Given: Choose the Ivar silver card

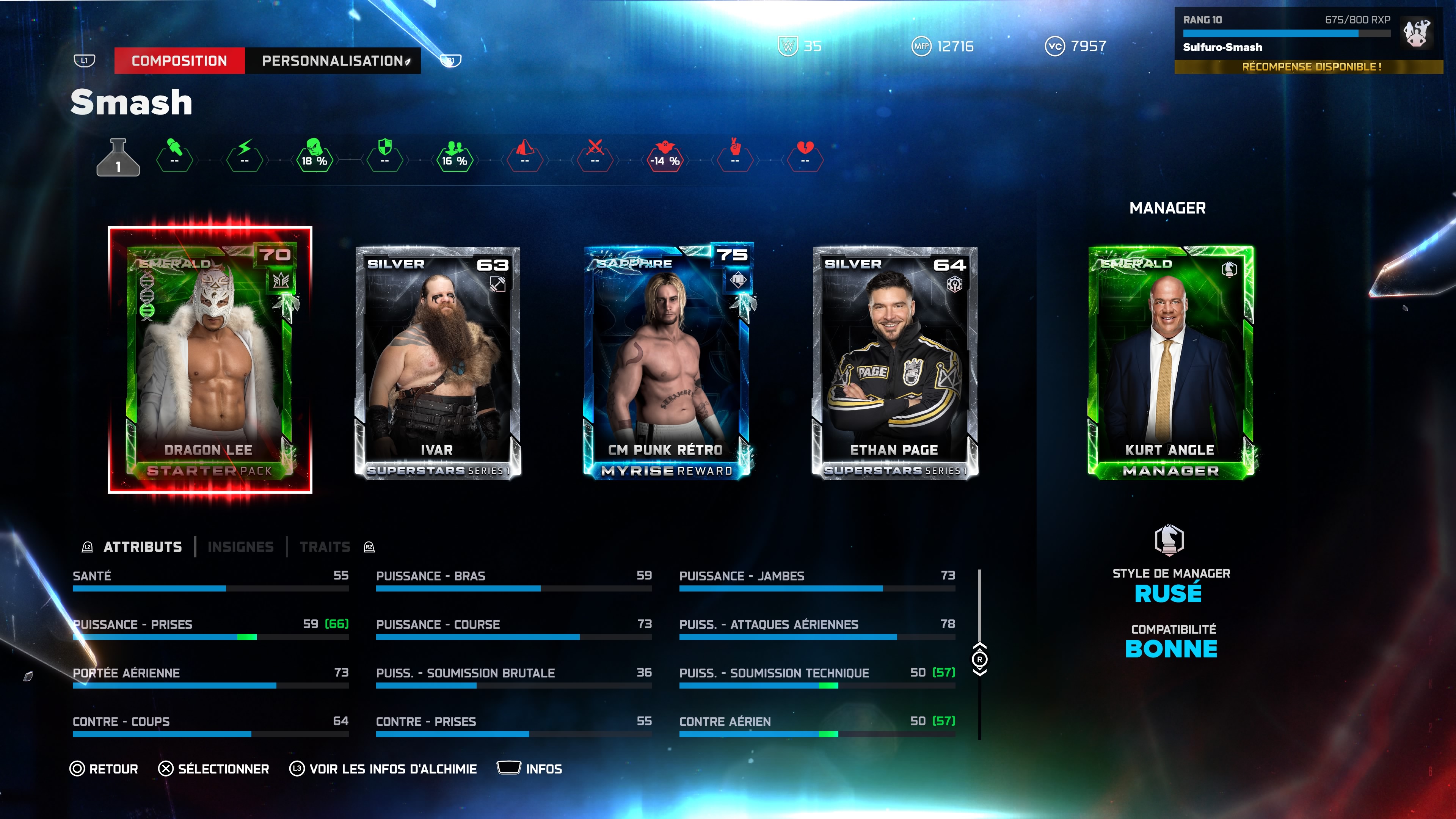Looking at the screenshot, I should pos(437,362).
